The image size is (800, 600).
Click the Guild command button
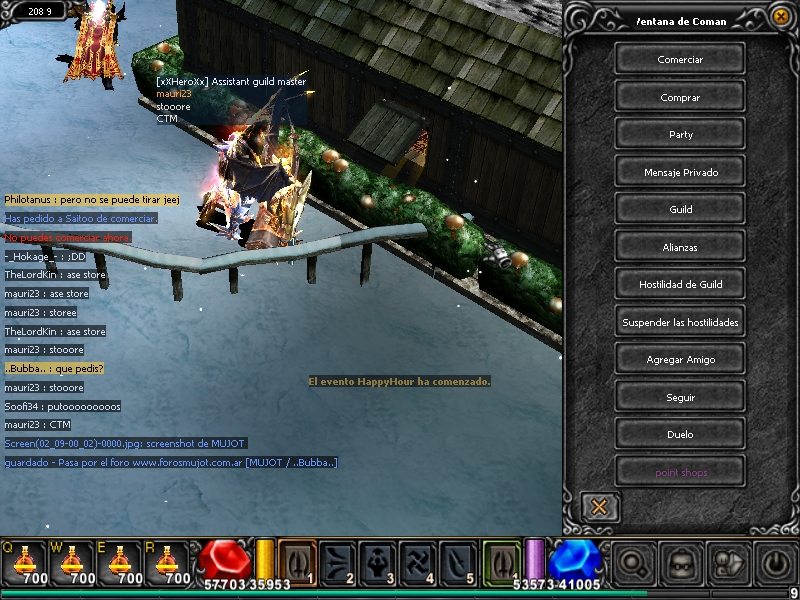680,209
